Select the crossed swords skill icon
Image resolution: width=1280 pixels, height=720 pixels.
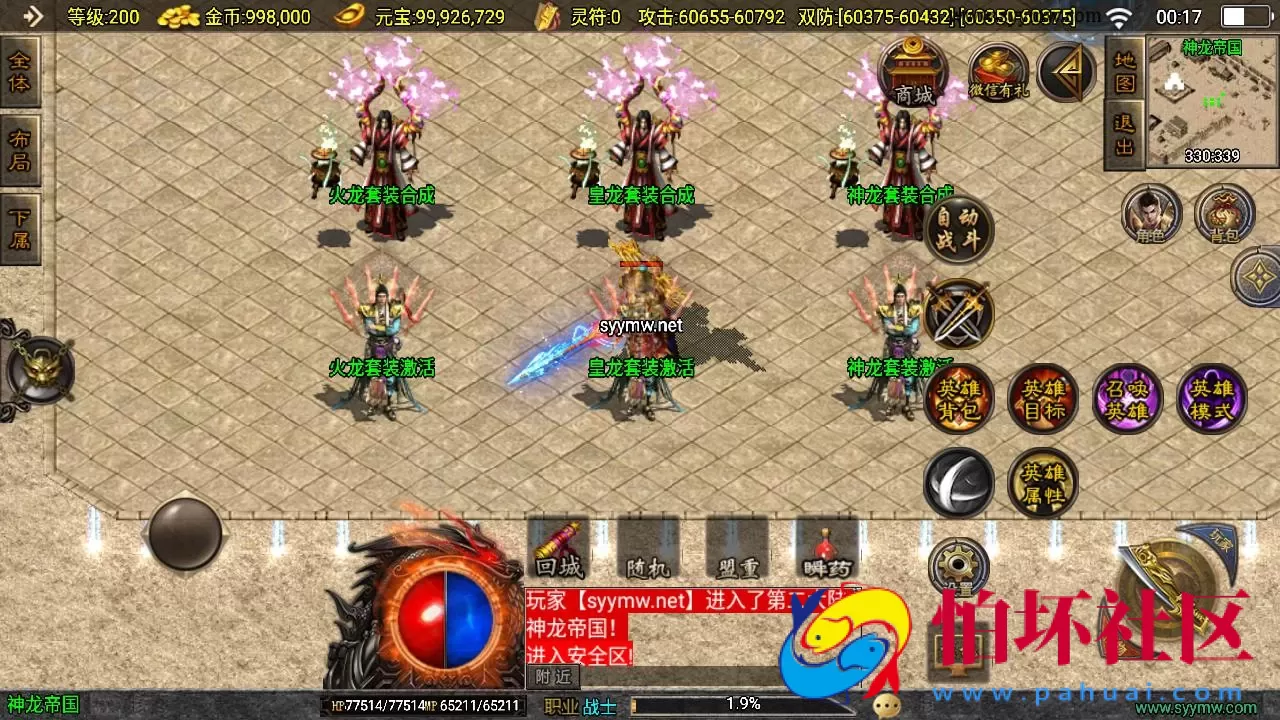958,314
